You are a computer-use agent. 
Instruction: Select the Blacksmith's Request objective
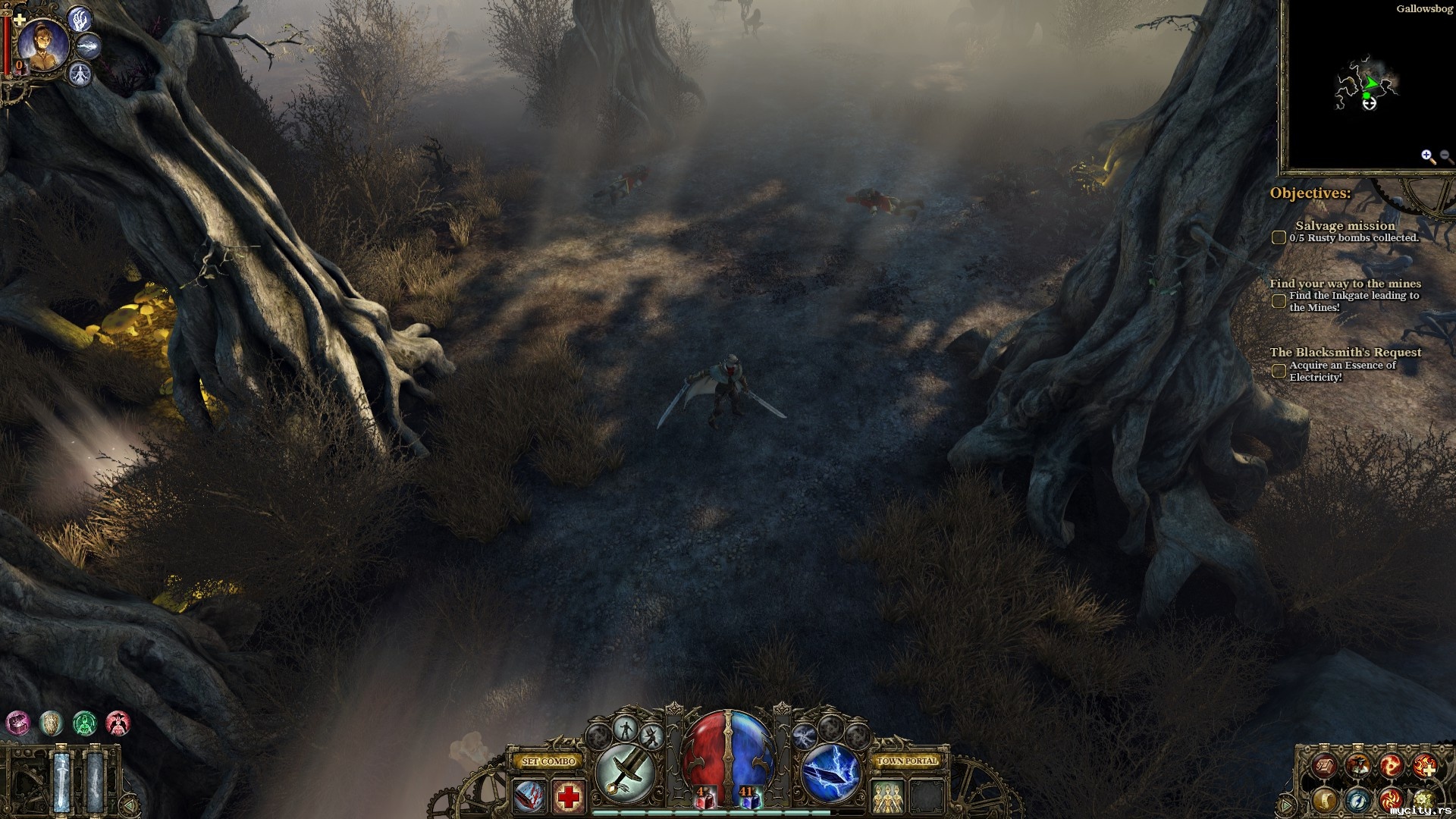1345,352
